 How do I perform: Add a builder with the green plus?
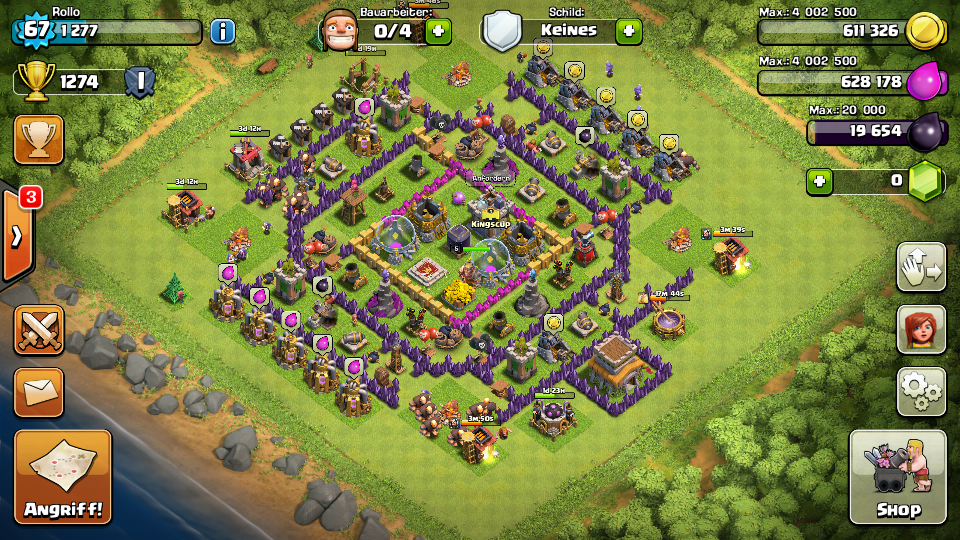[438, 31]
